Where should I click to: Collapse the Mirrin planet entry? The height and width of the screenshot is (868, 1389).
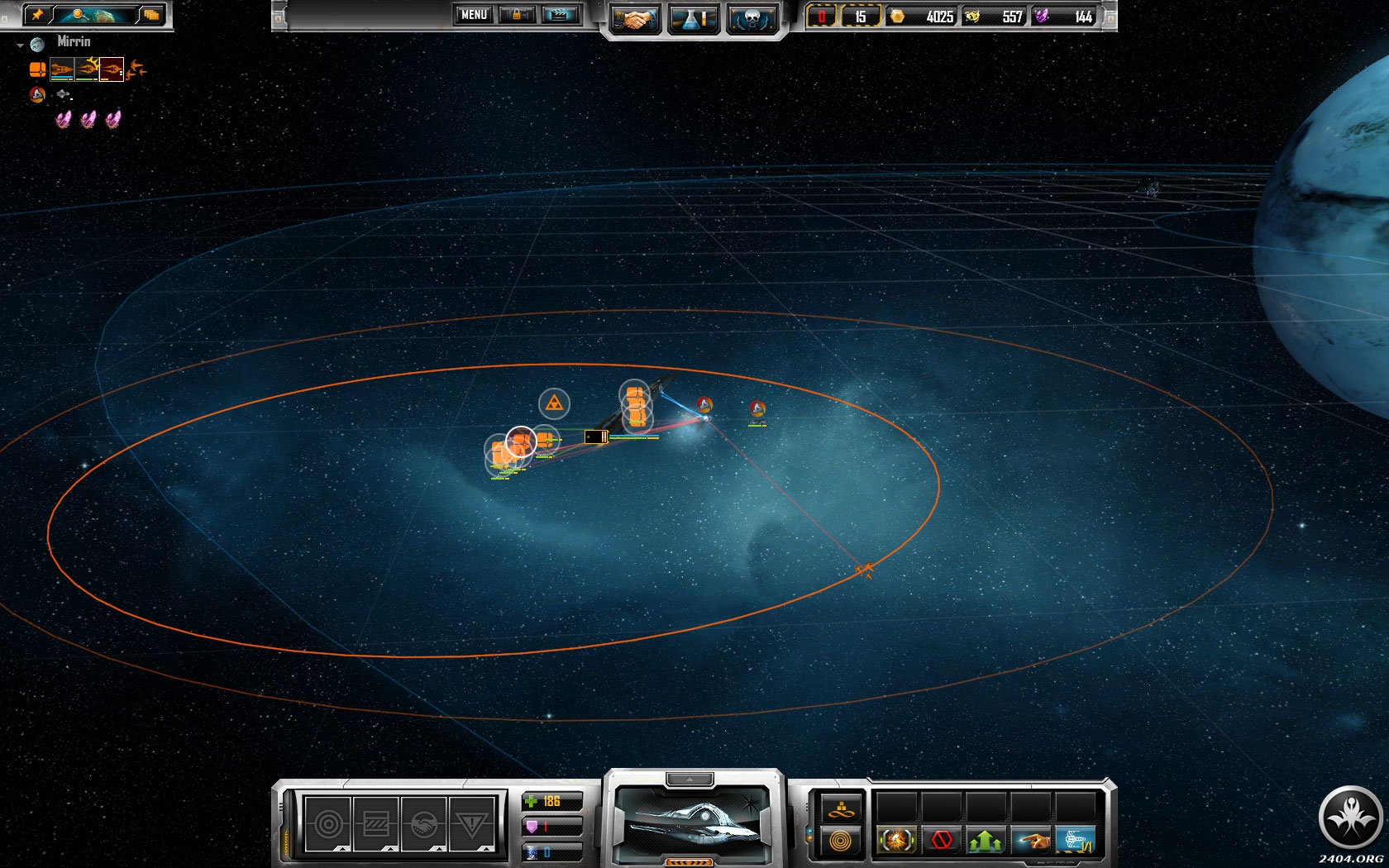pyautogui.click(x=21, y=45)
